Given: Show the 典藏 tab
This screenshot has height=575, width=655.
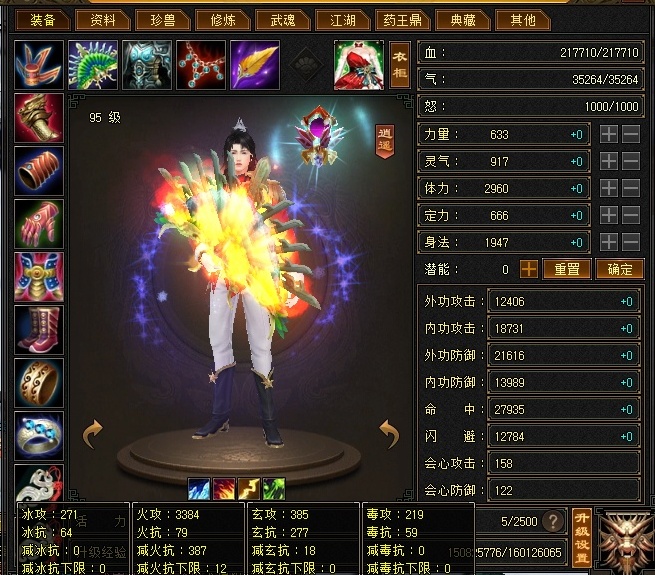Looking at the screenshot, I should (463, 19).
